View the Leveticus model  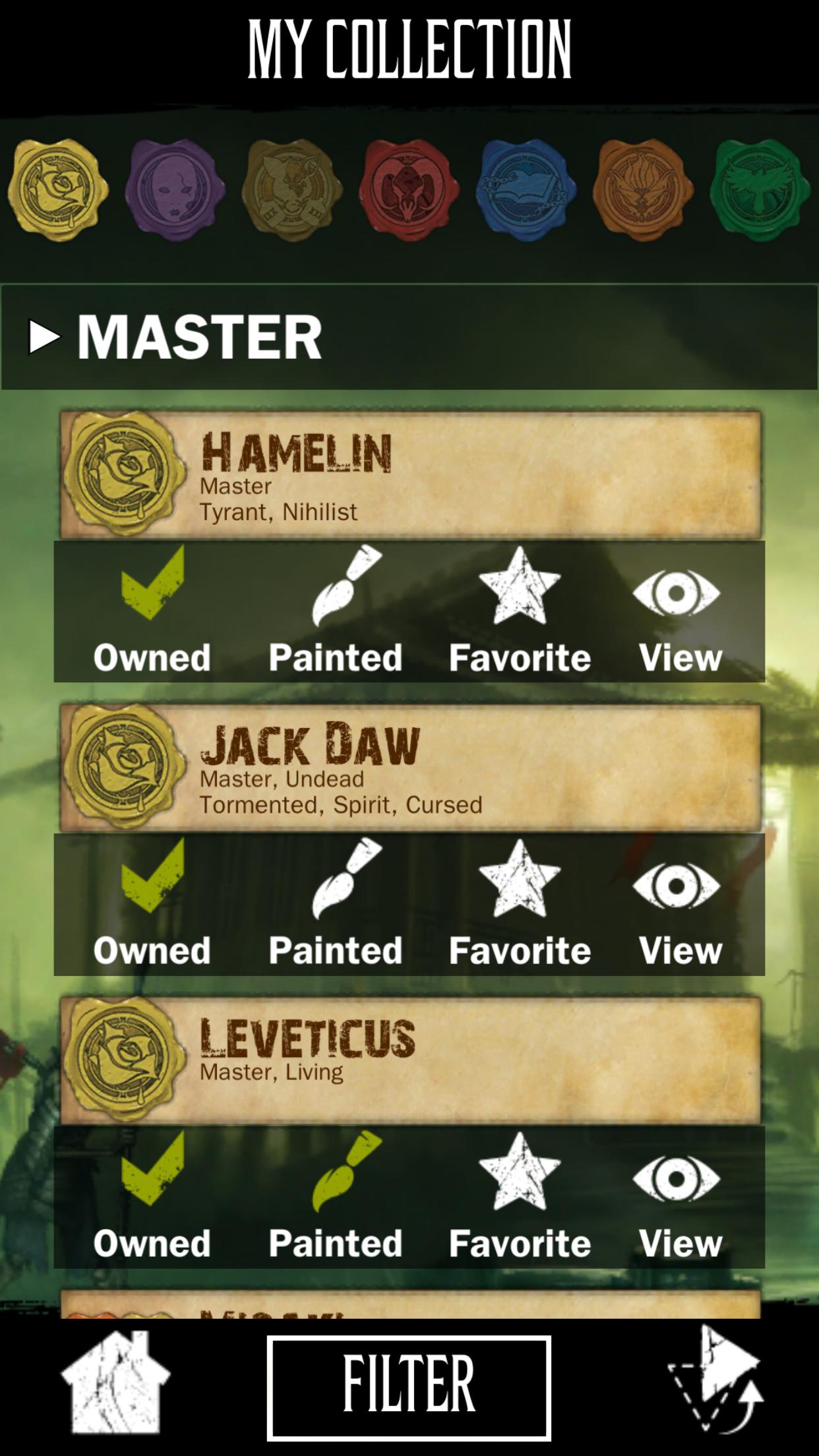(679, 1196)
